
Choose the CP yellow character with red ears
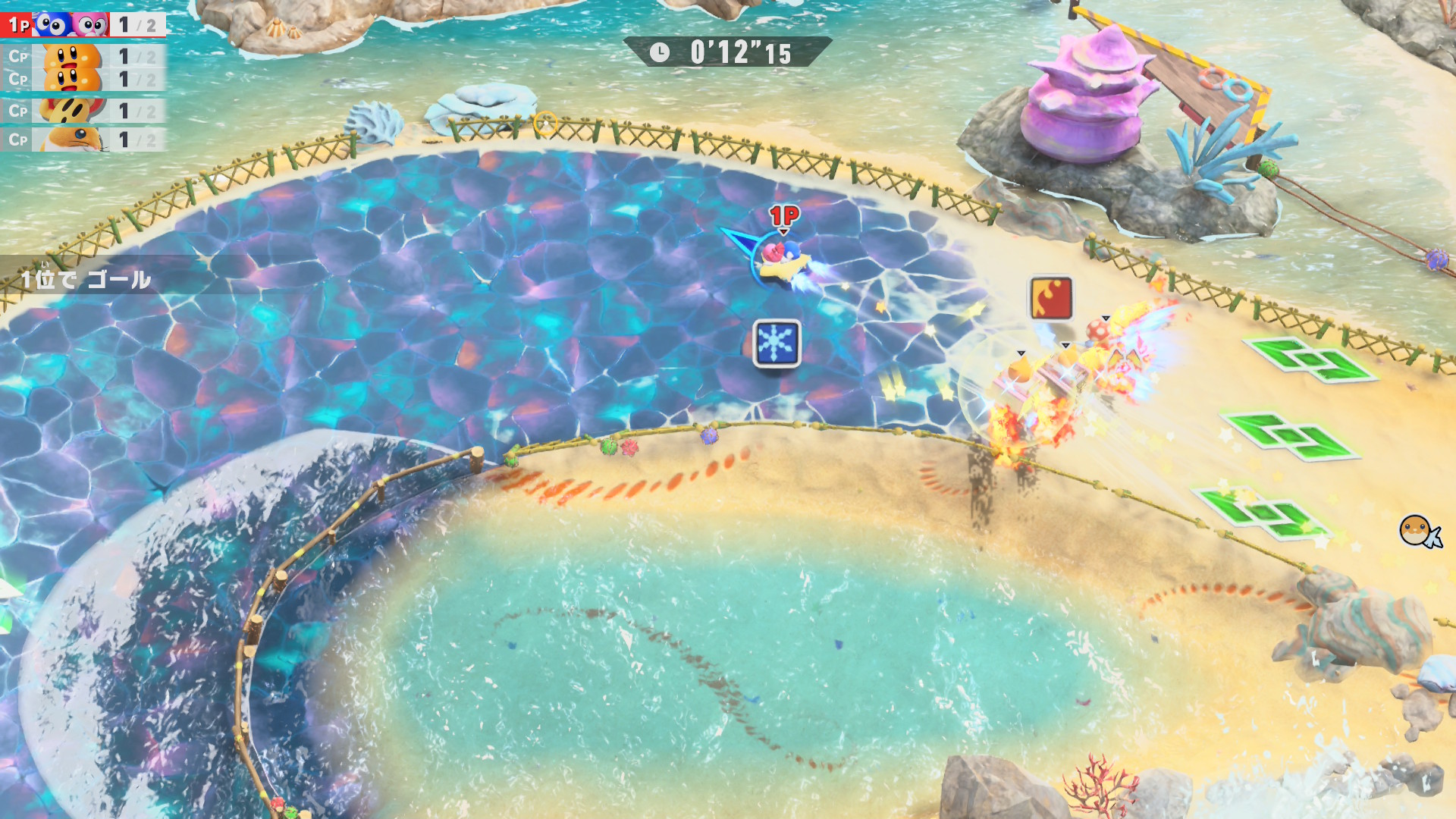click(x=82, y=111)
